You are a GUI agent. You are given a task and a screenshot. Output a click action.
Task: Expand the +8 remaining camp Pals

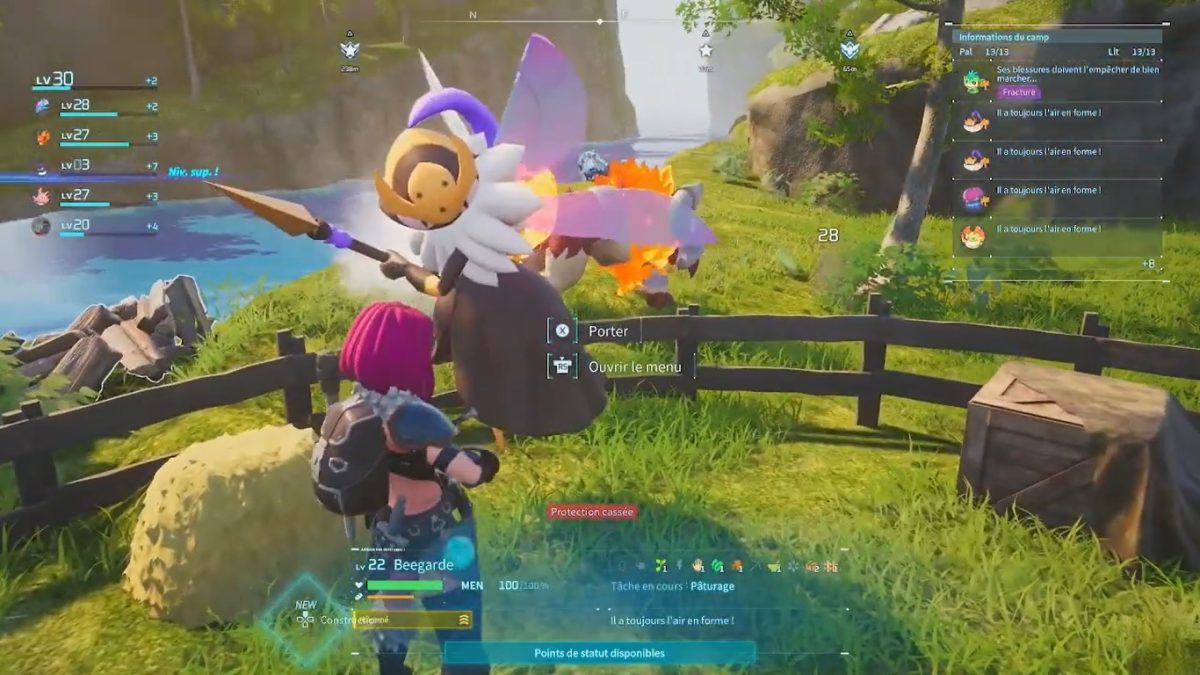pyautogui.click(x=1149, y=263)
